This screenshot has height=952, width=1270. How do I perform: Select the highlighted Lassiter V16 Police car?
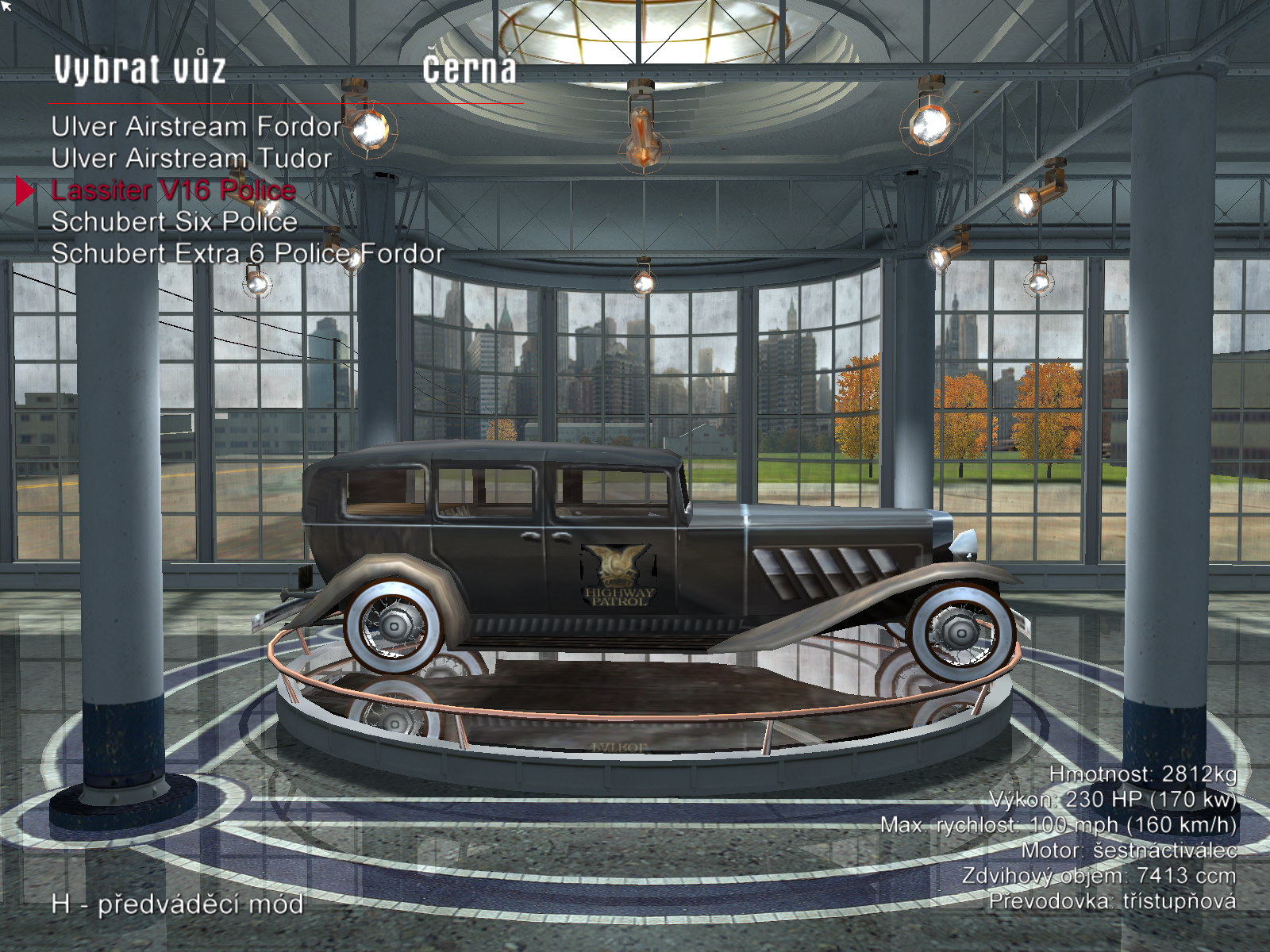pyautogui.click(x=173, y=190)
